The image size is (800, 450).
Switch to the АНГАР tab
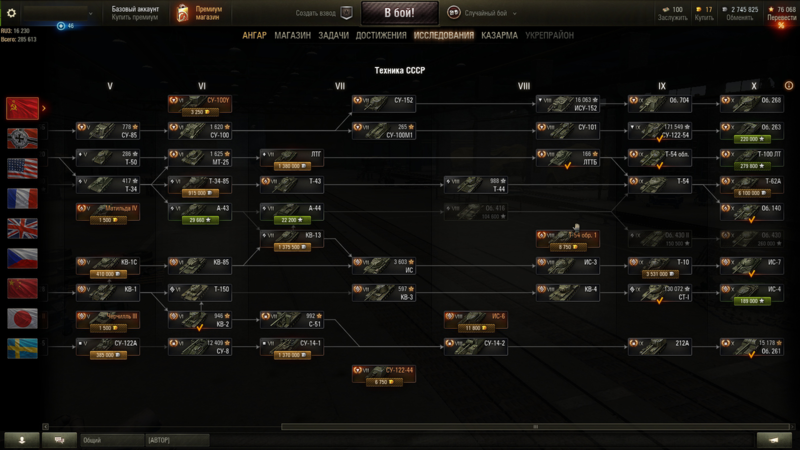[x=254, y=35]
